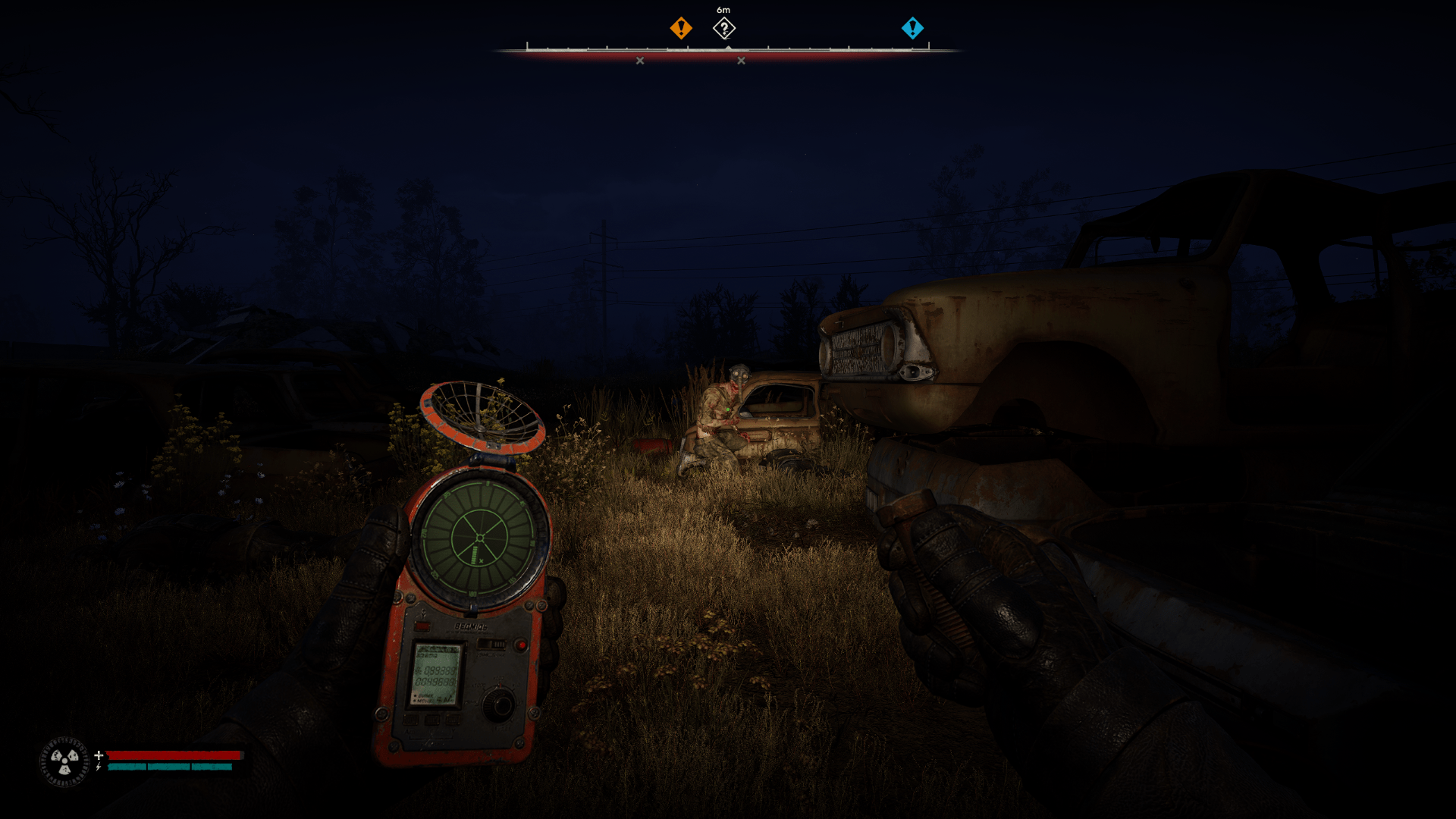
Task: Click the LCD readout showing 099388
Action: click(436, 671)
